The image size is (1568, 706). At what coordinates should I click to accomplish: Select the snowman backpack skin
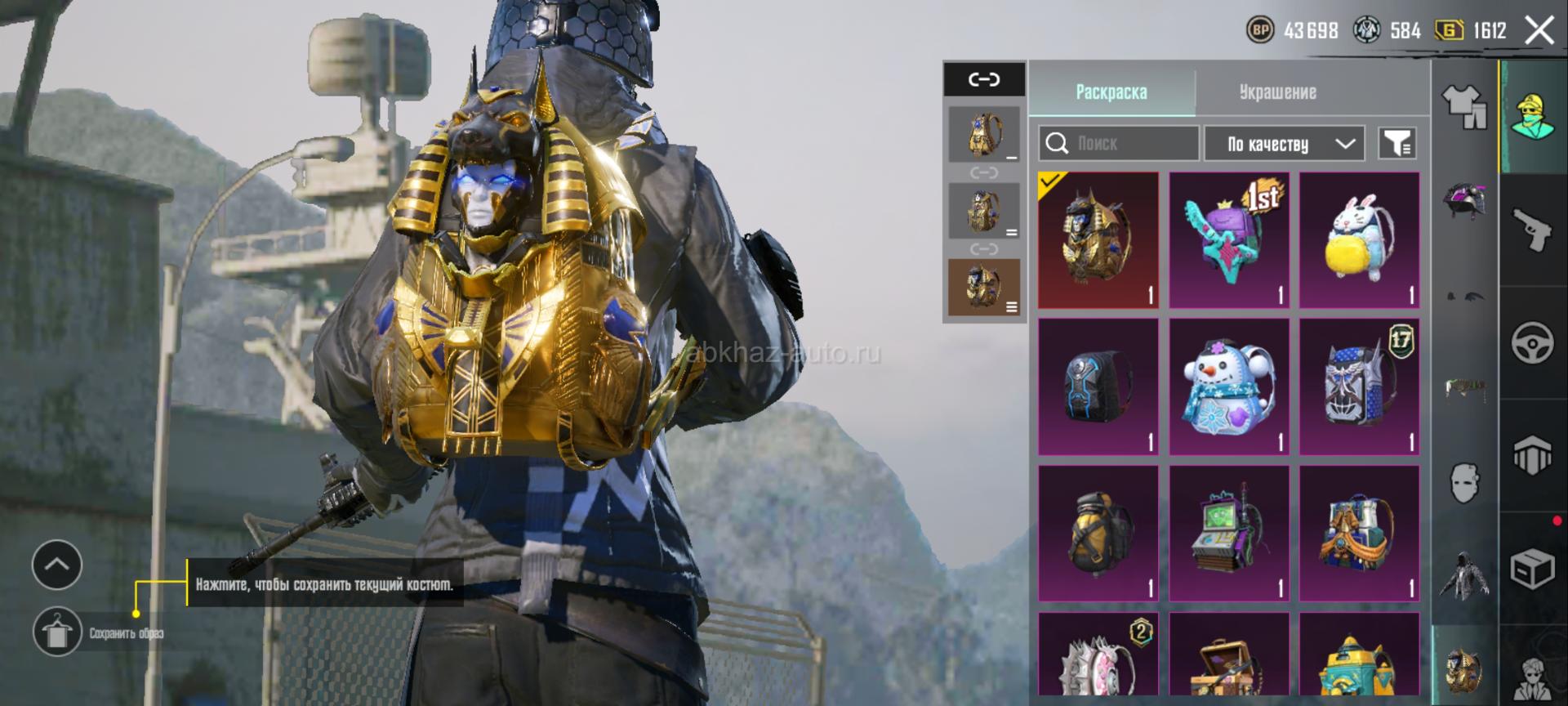click(x=1229, y=387)
